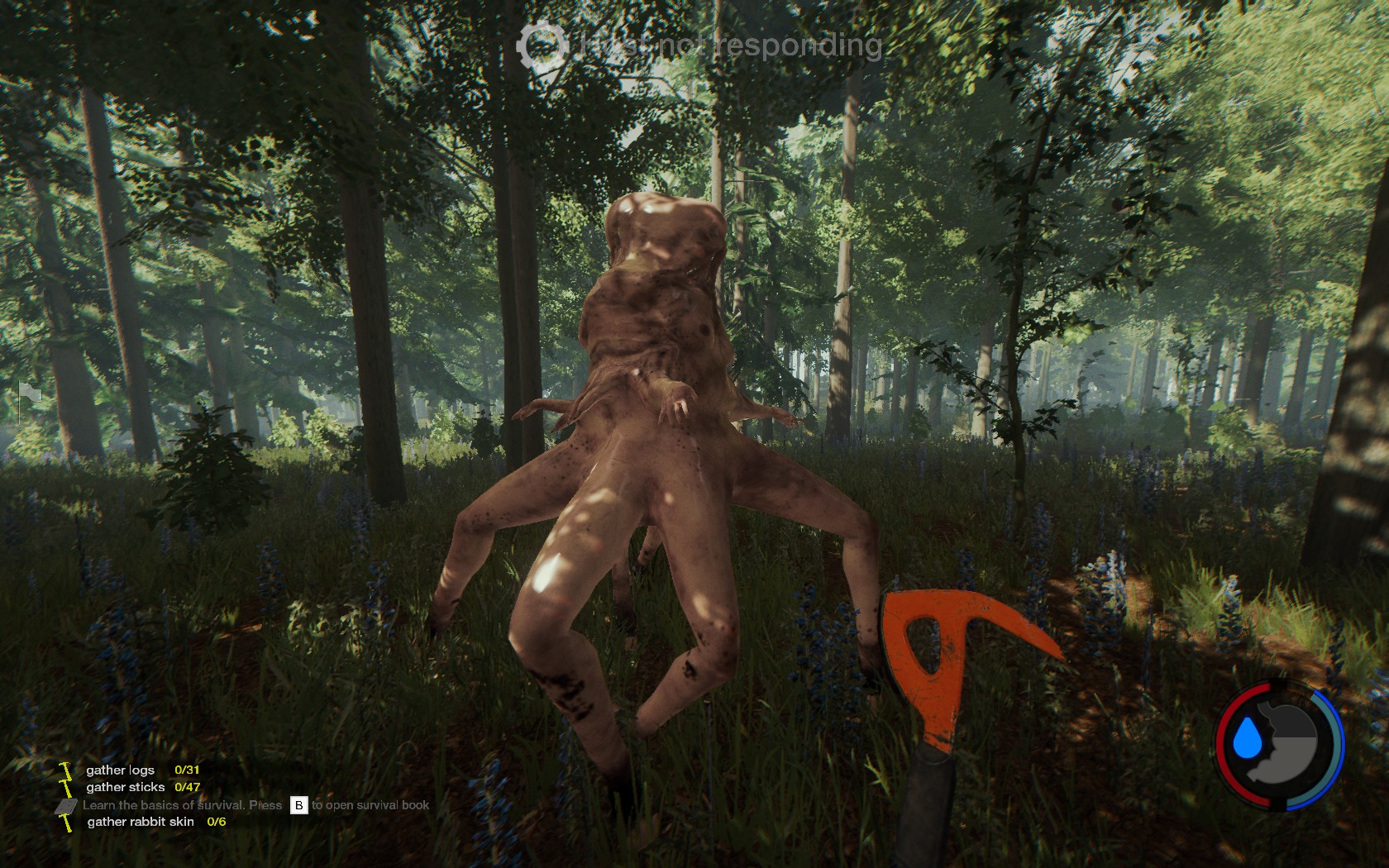1389x868 pixels.
Task: Click the survival book hint icon
Action: pos(67,805)
